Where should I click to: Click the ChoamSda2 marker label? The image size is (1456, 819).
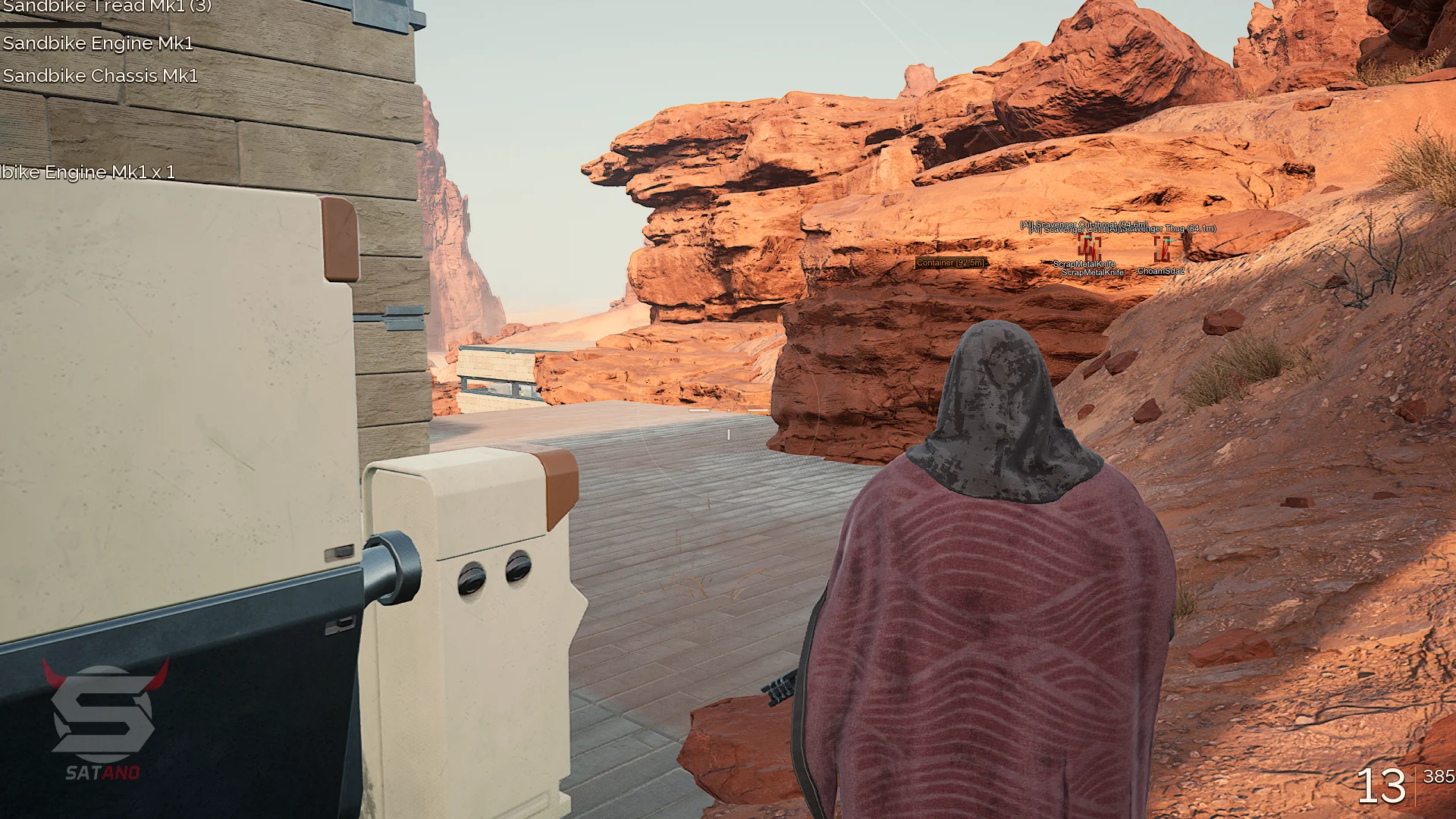tap(1160, 271)
